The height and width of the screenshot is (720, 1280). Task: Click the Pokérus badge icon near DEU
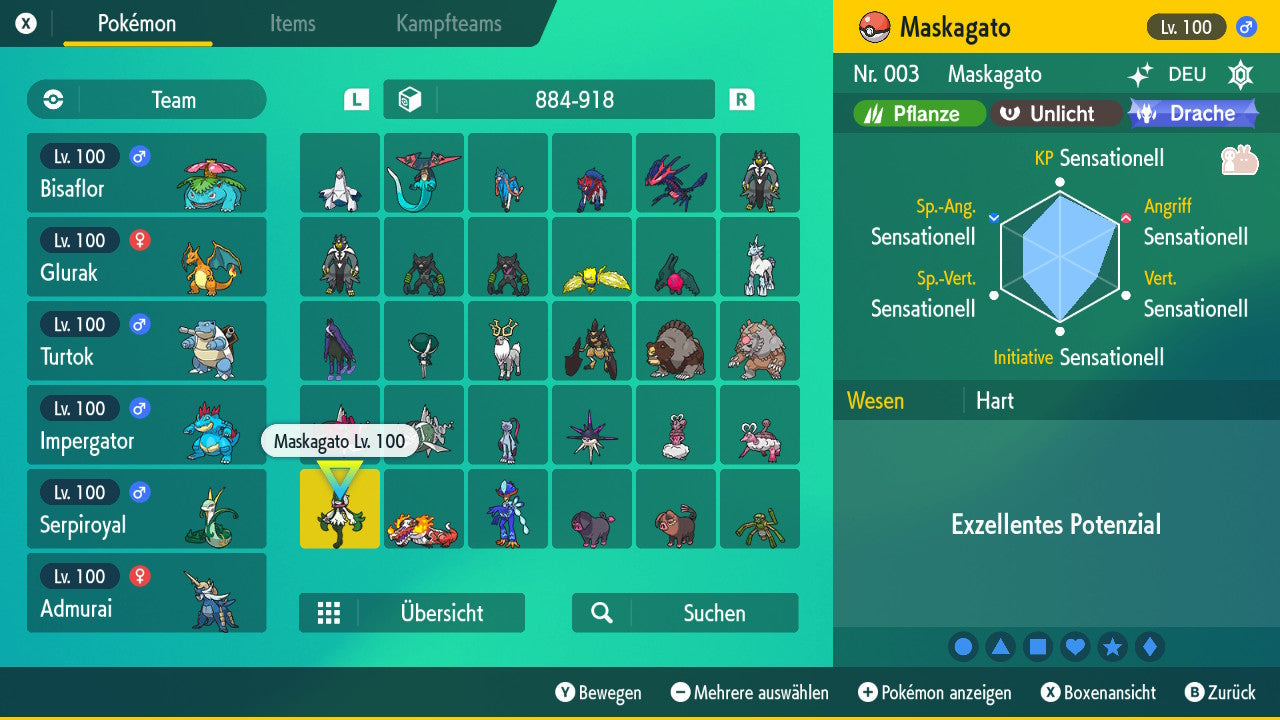pyautogui.click(x=1240, y=75)
